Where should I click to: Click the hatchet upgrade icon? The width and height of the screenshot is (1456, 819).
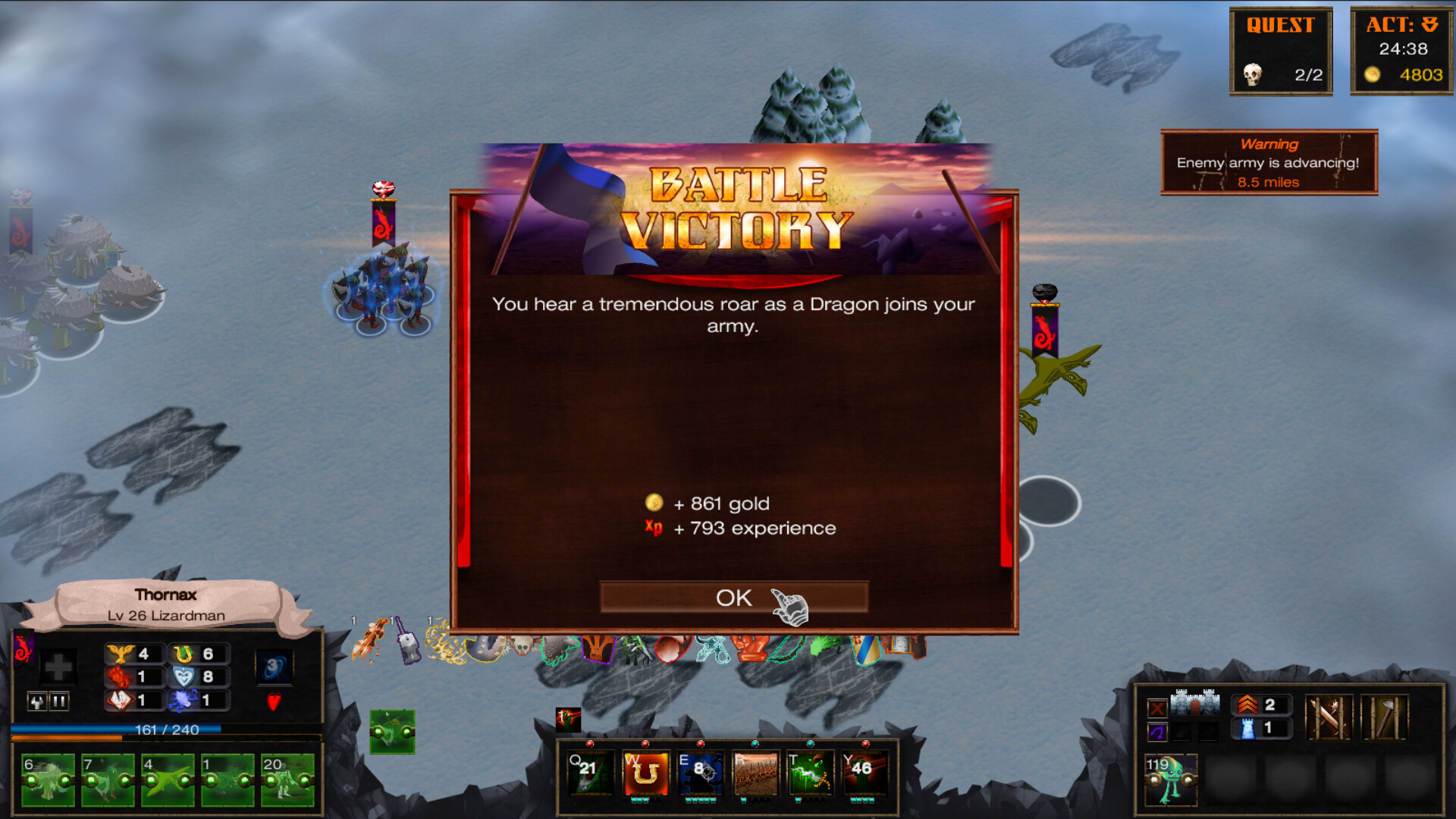[1384, 717]
